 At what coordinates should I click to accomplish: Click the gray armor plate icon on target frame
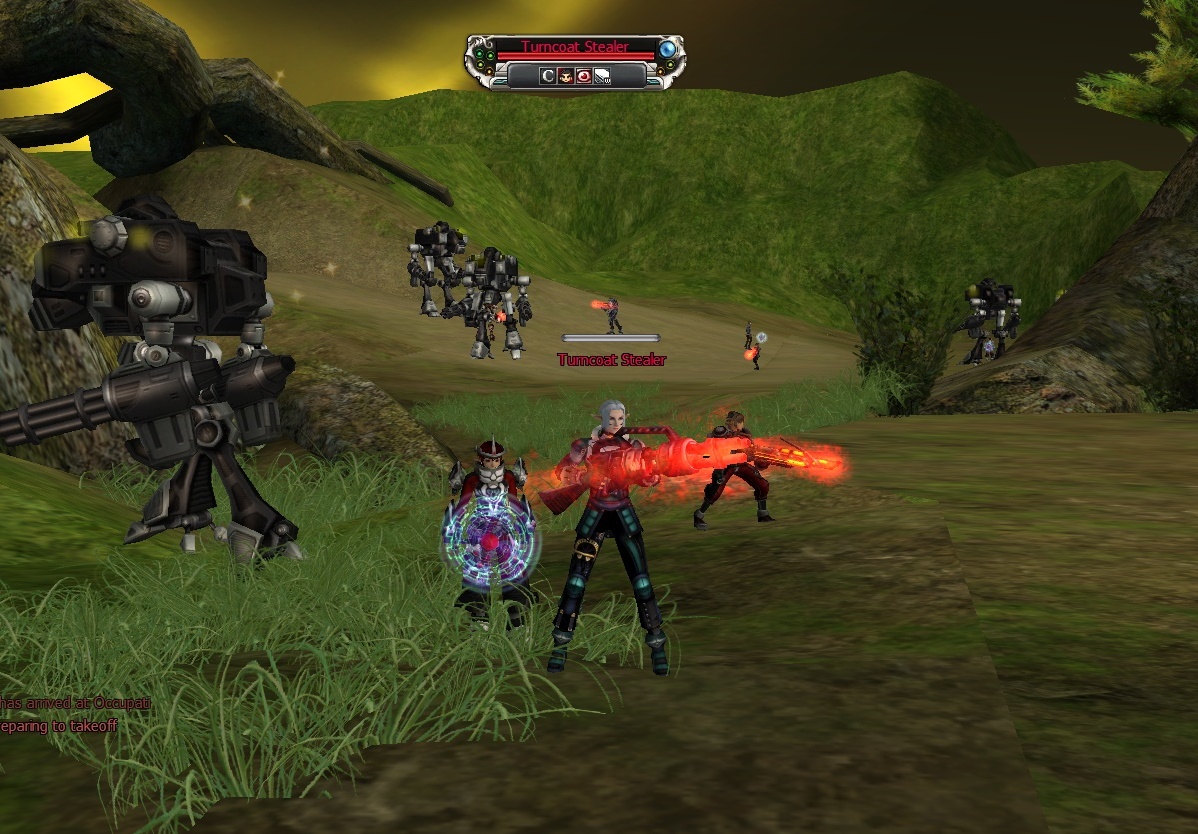602,75
